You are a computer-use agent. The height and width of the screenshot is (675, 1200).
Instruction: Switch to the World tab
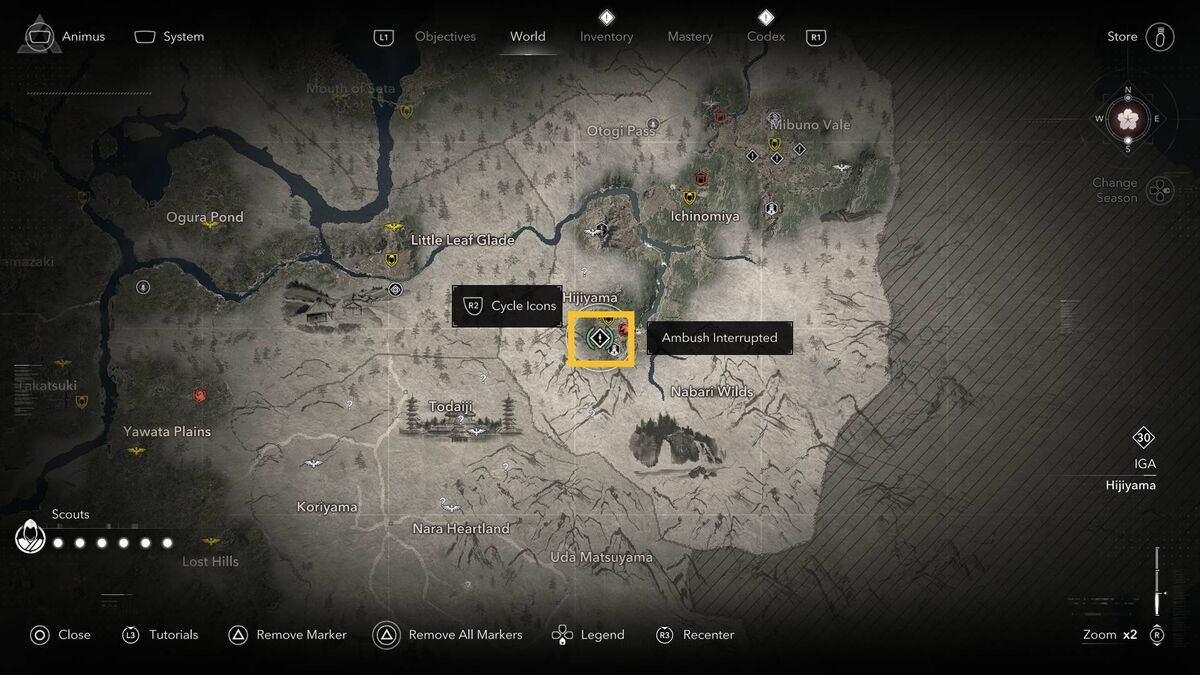(527, 37)
